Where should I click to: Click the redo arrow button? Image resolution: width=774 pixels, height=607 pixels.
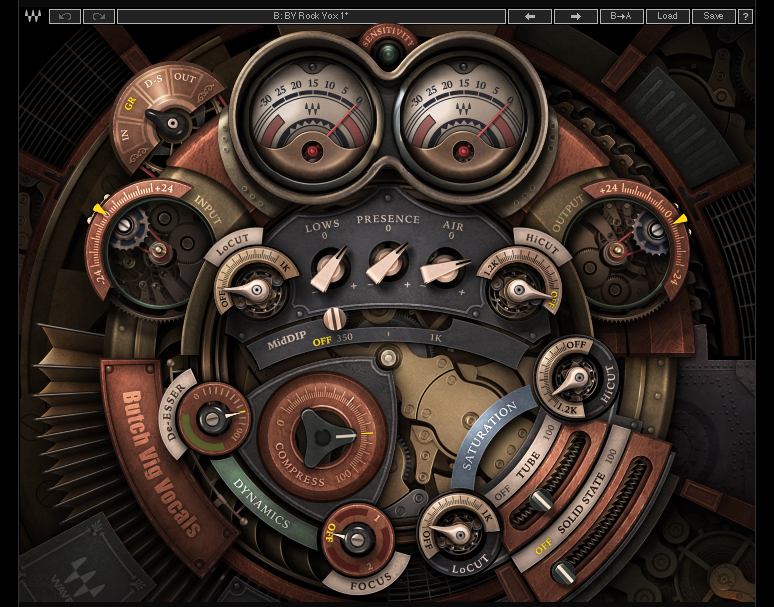[x=98, y=16]
